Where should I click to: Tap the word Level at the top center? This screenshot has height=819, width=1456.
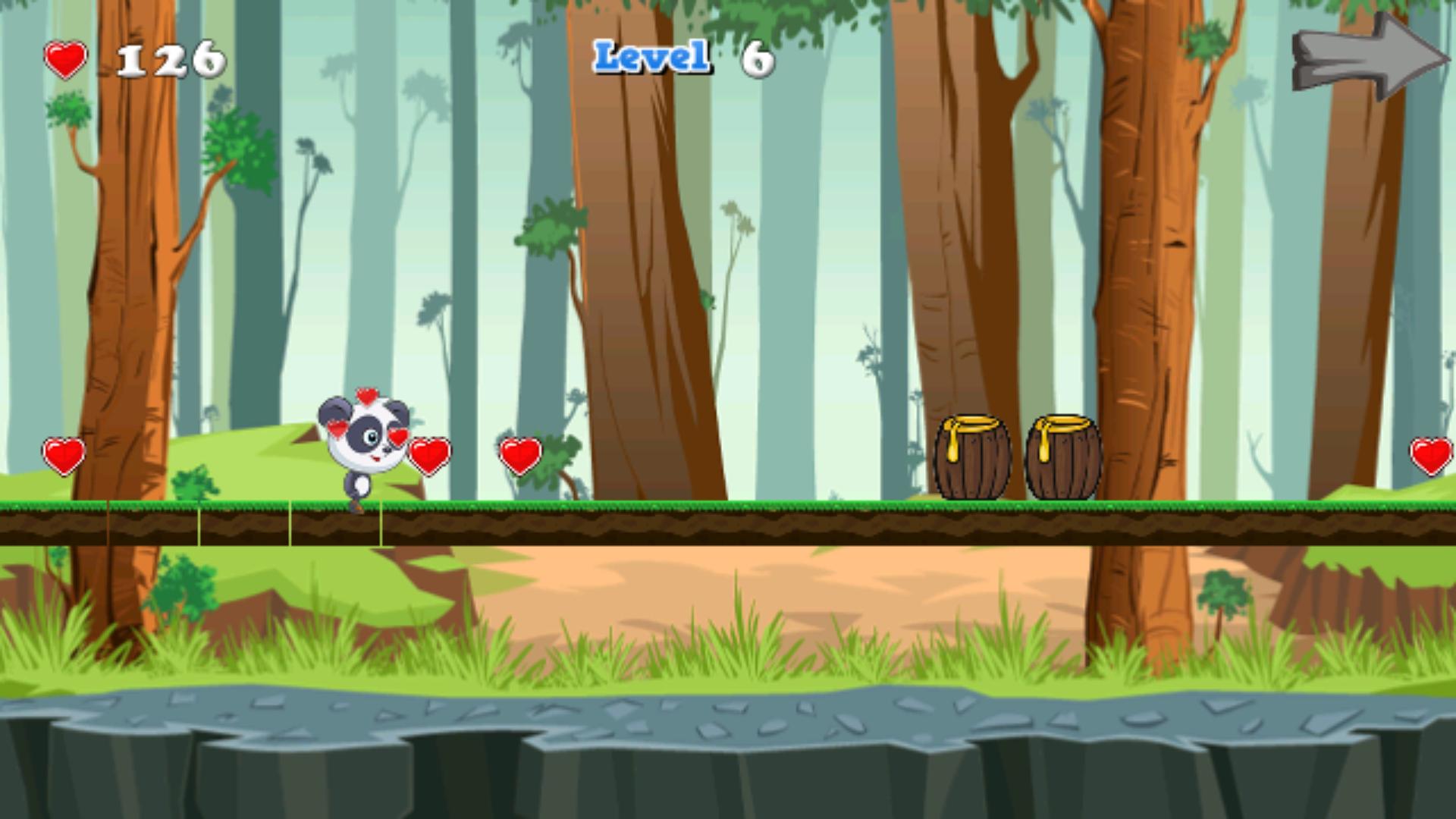651,57
